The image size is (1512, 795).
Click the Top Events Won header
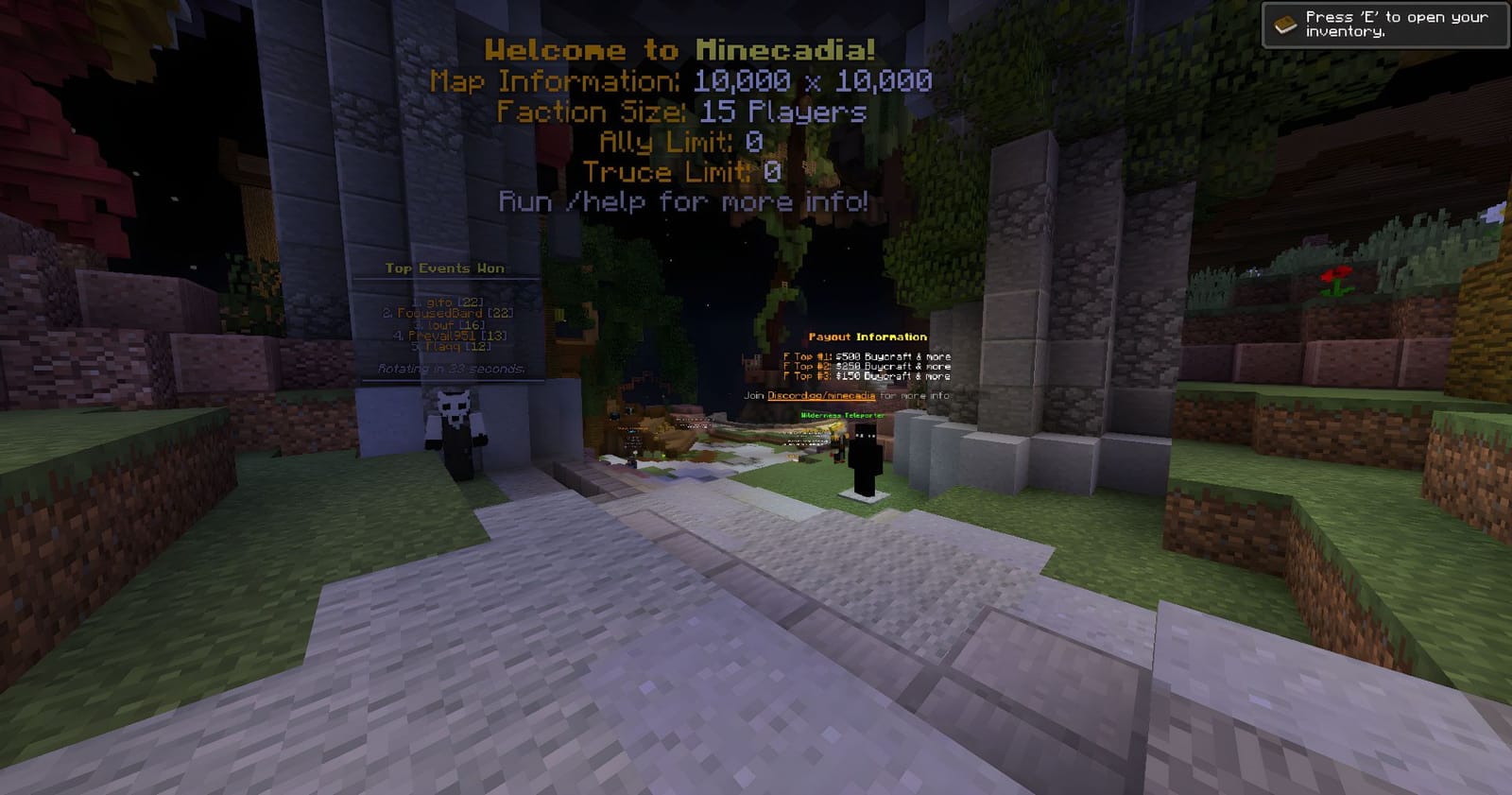[444, 268]
